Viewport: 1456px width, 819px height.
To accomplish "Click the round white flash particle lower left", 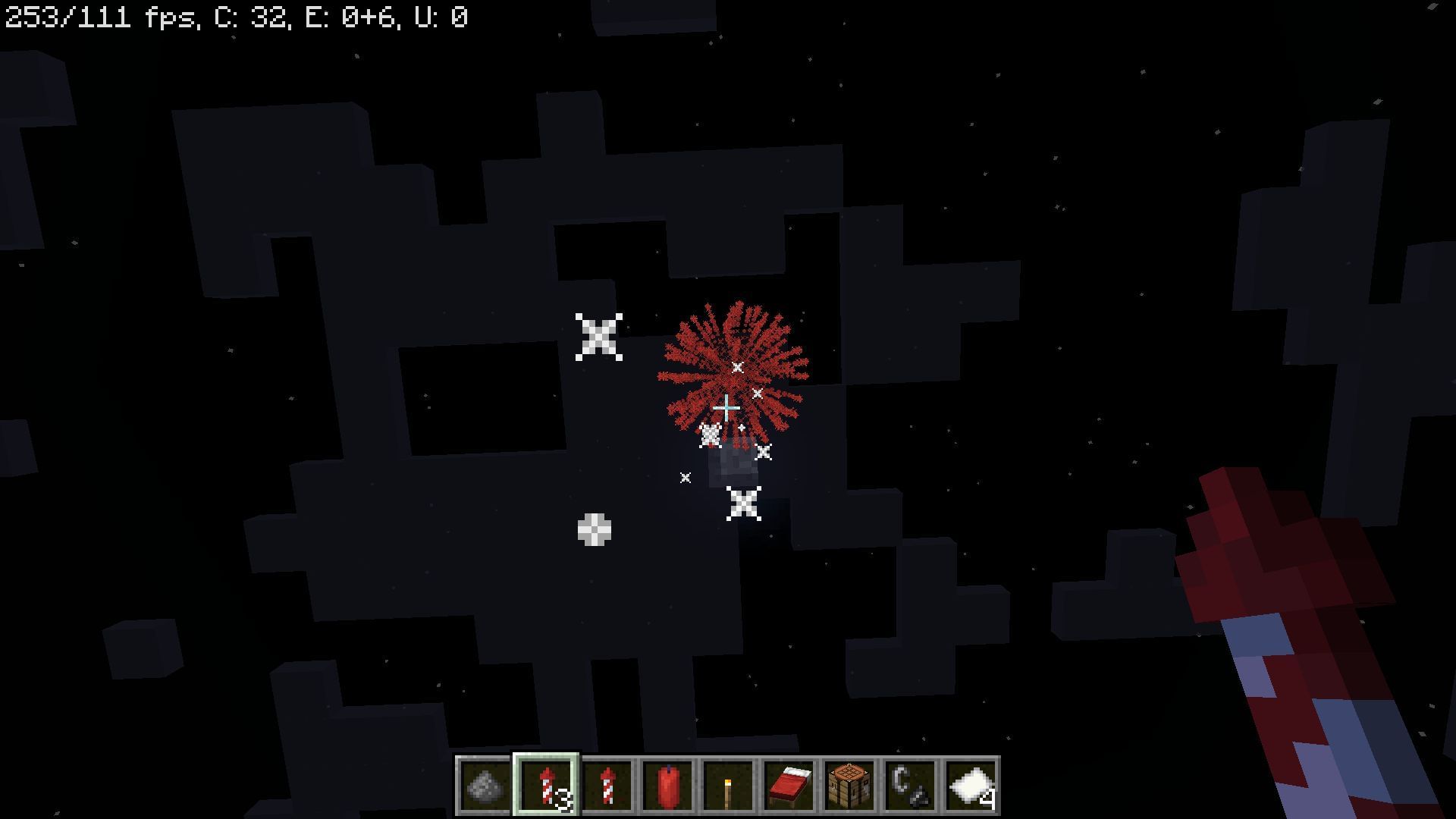I will [596, 531].
